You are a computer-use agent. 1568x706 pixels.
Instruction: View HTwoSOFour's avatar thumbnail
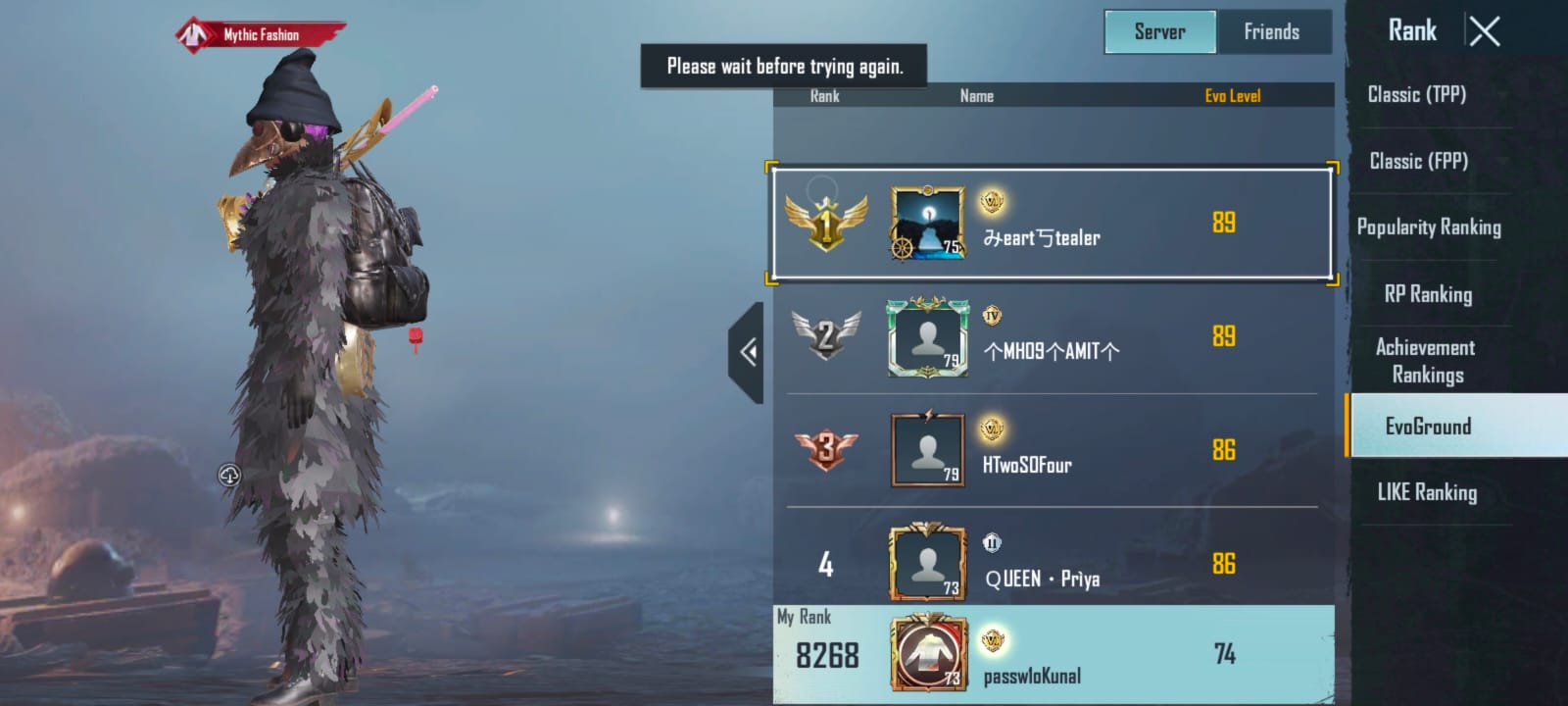927,450
